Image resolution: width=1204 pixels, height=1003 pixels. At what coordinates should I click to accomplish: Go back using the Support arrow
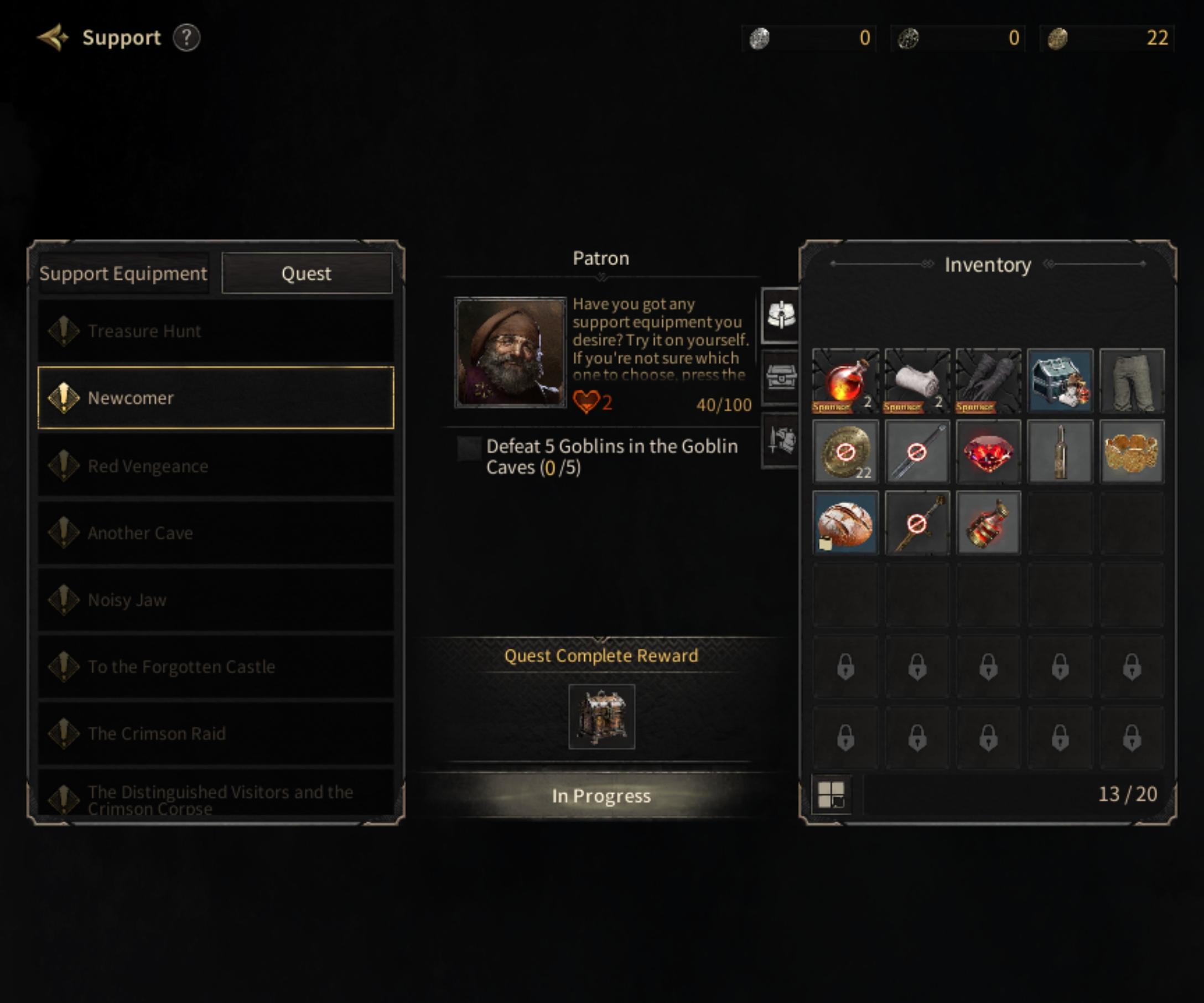tap(53, 38)
